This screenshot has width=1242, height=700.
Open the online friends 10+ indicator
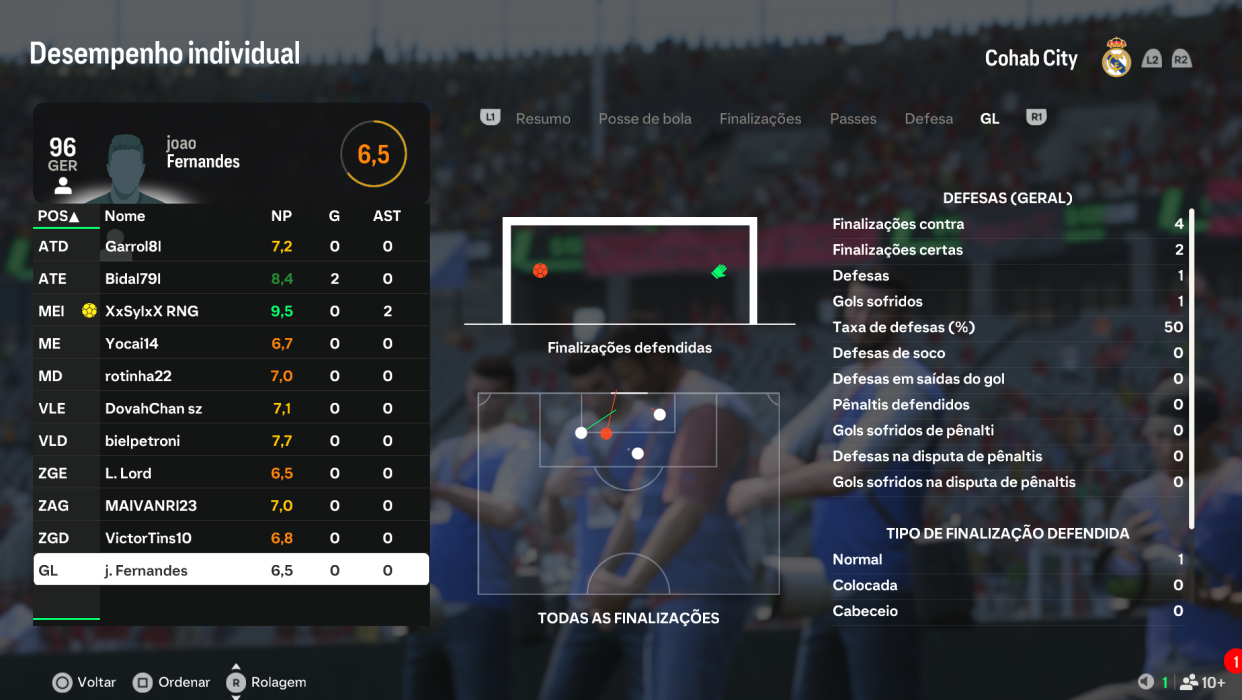pos(1203,683)
